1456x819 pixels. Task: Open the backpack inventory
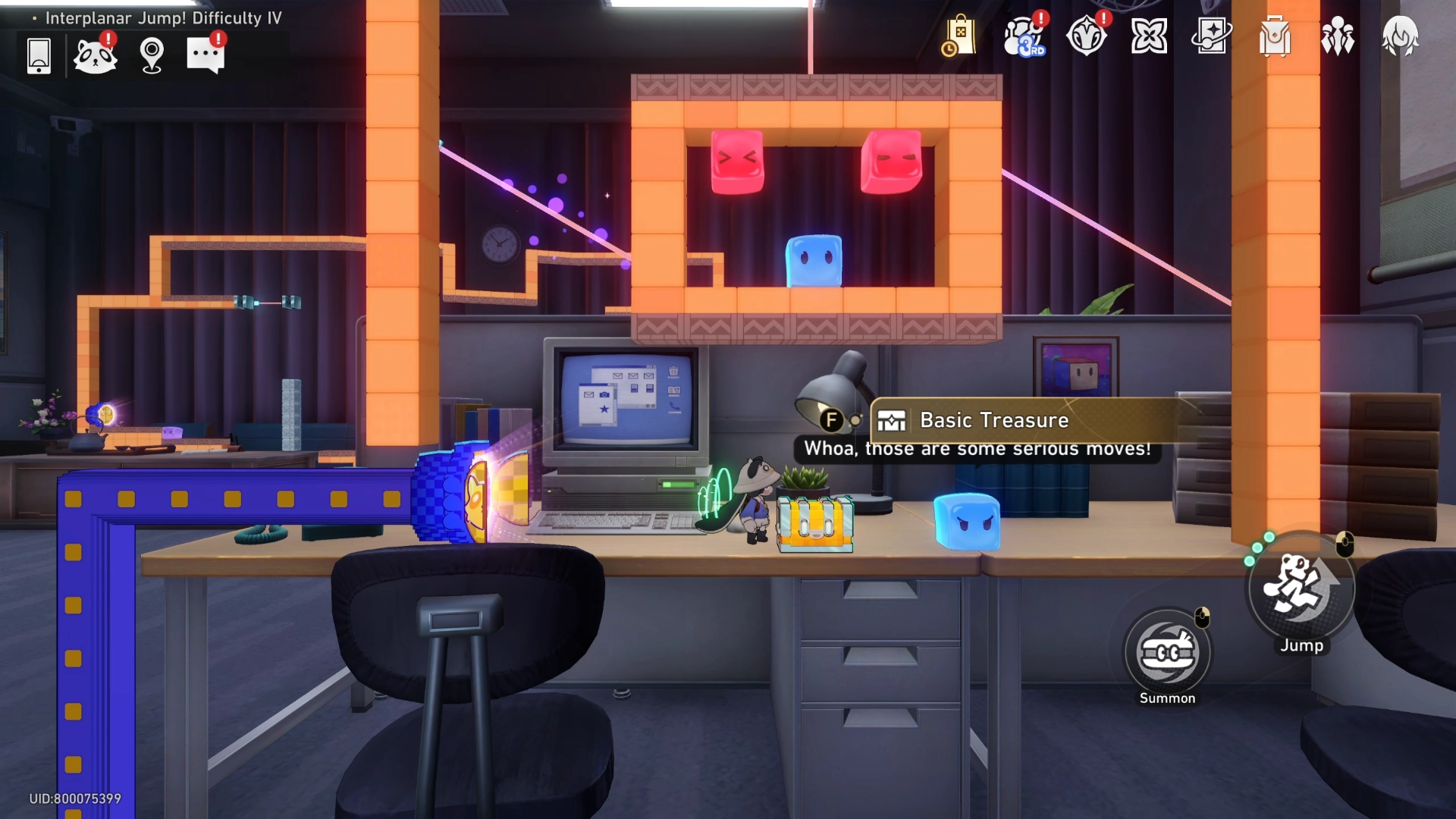coord(1275,36)
